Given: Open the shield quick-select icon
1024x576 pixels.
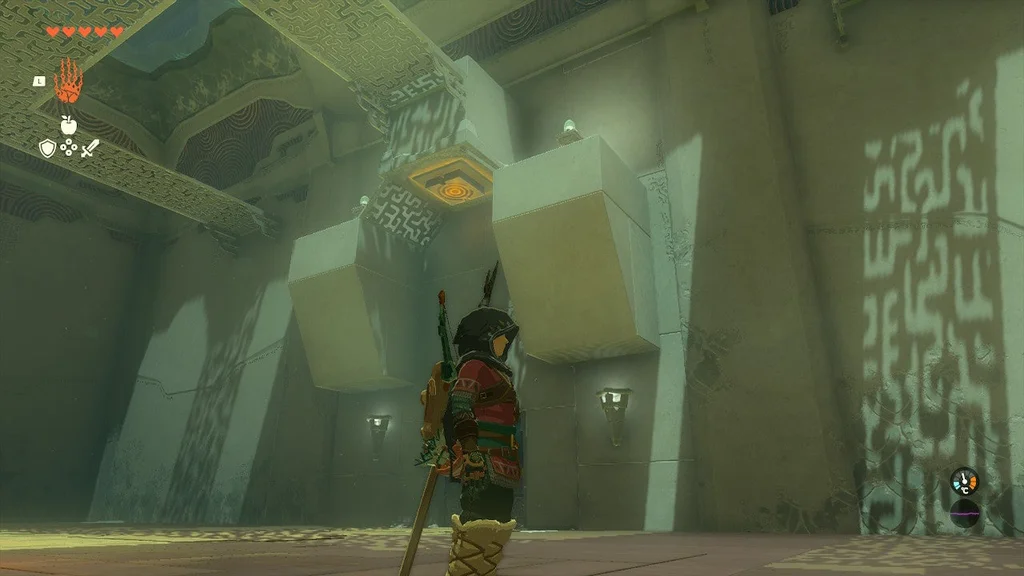Looking at the screenshot, I should (x=47, y=148).
